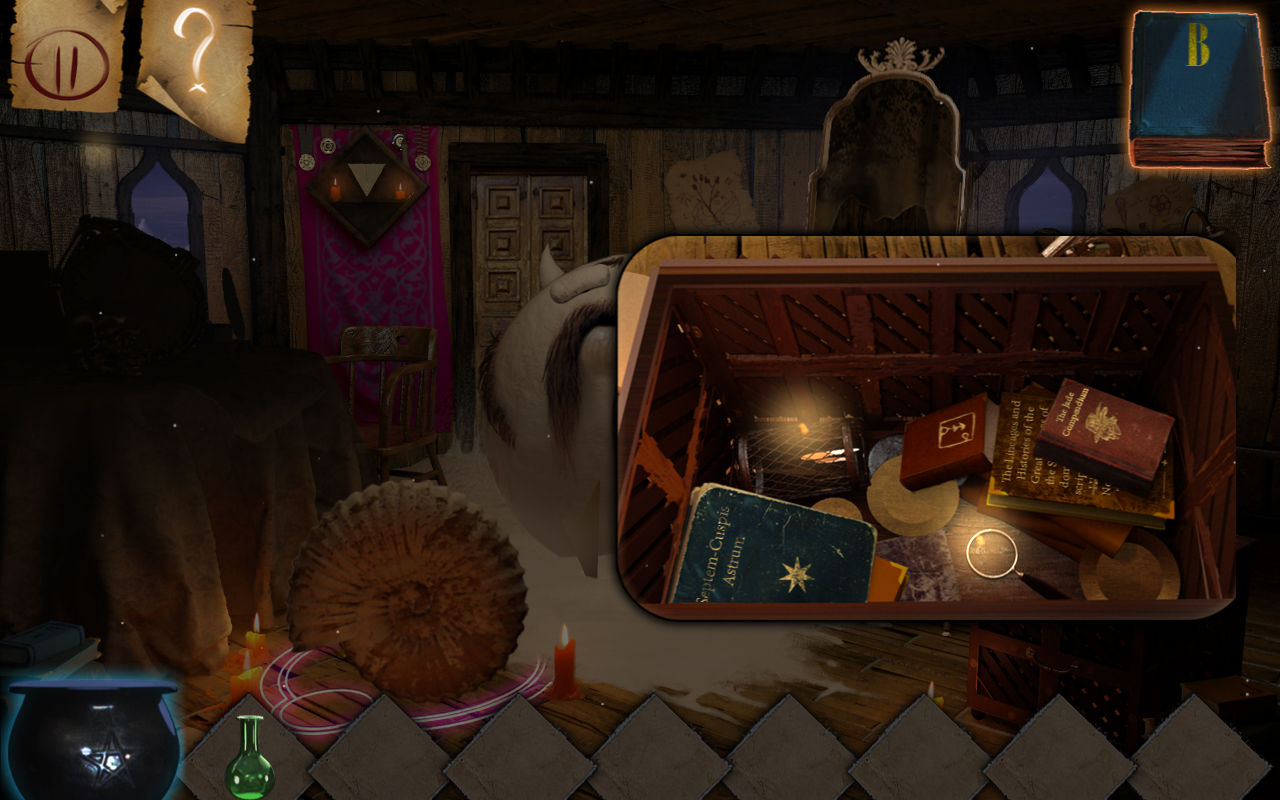Click the netted lantern cage in the drawer
Viewport: 1280px width, 800px height.
800,450
